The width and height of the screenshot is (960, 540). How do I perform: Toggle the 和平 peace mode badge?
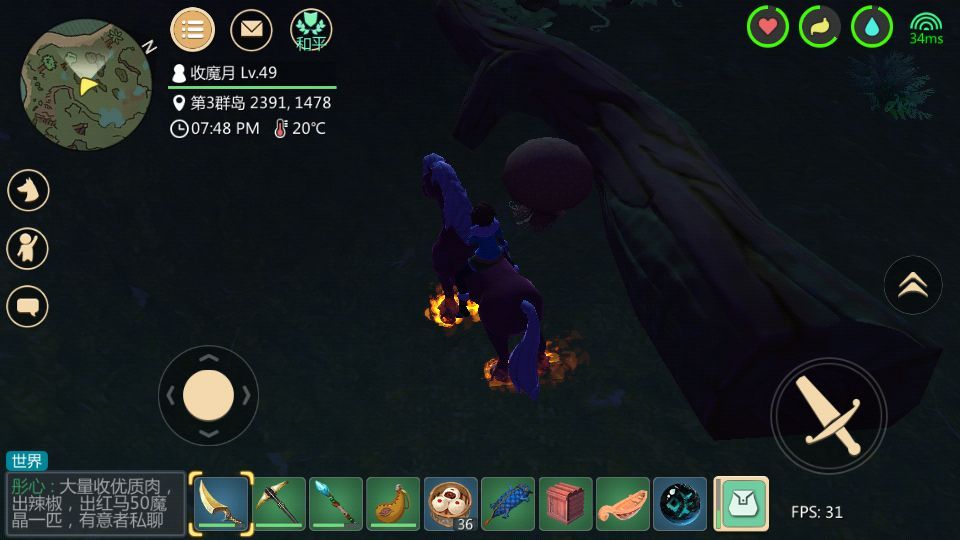311,30
